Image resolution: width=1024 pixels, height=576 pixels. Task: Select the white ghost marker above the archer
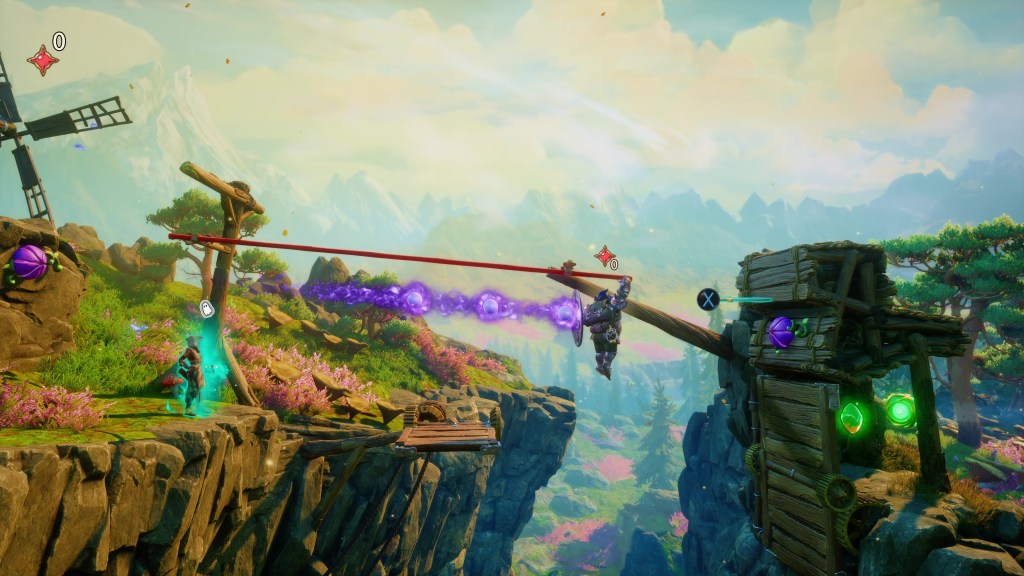(x=207, y=308)
